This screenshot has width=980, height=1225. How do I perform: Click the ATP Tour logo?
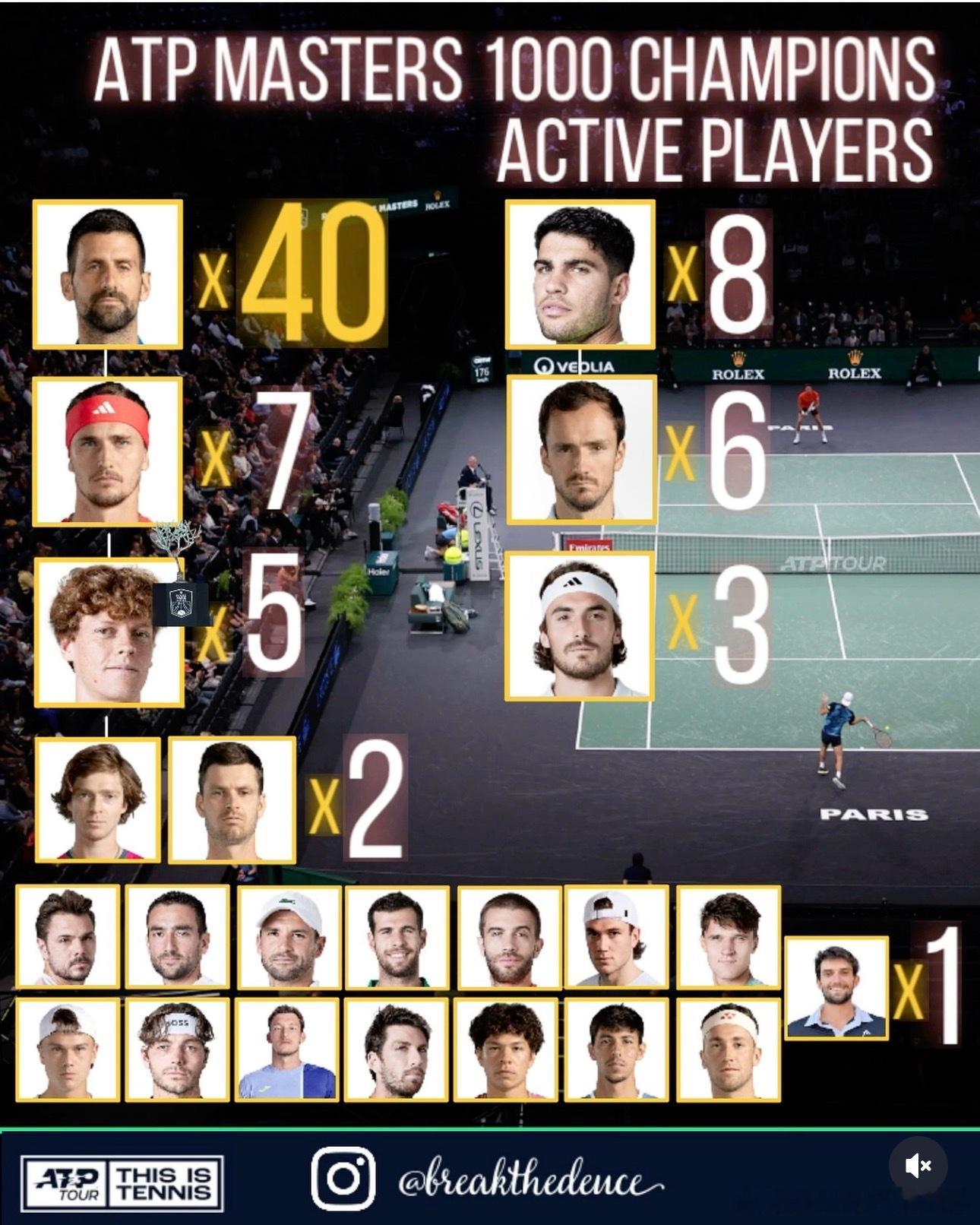click(65, 1182)
